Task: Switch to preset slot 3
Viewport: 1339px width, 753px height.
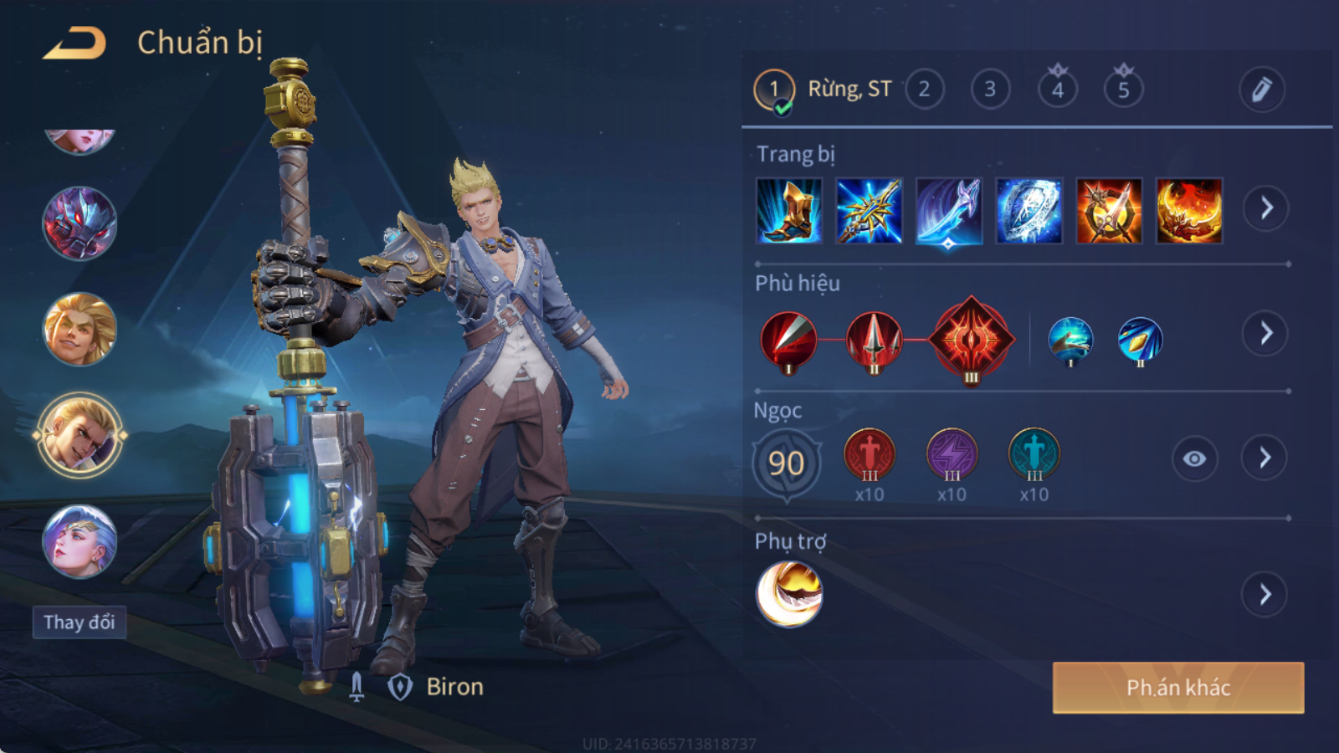Action: (990, 90)
